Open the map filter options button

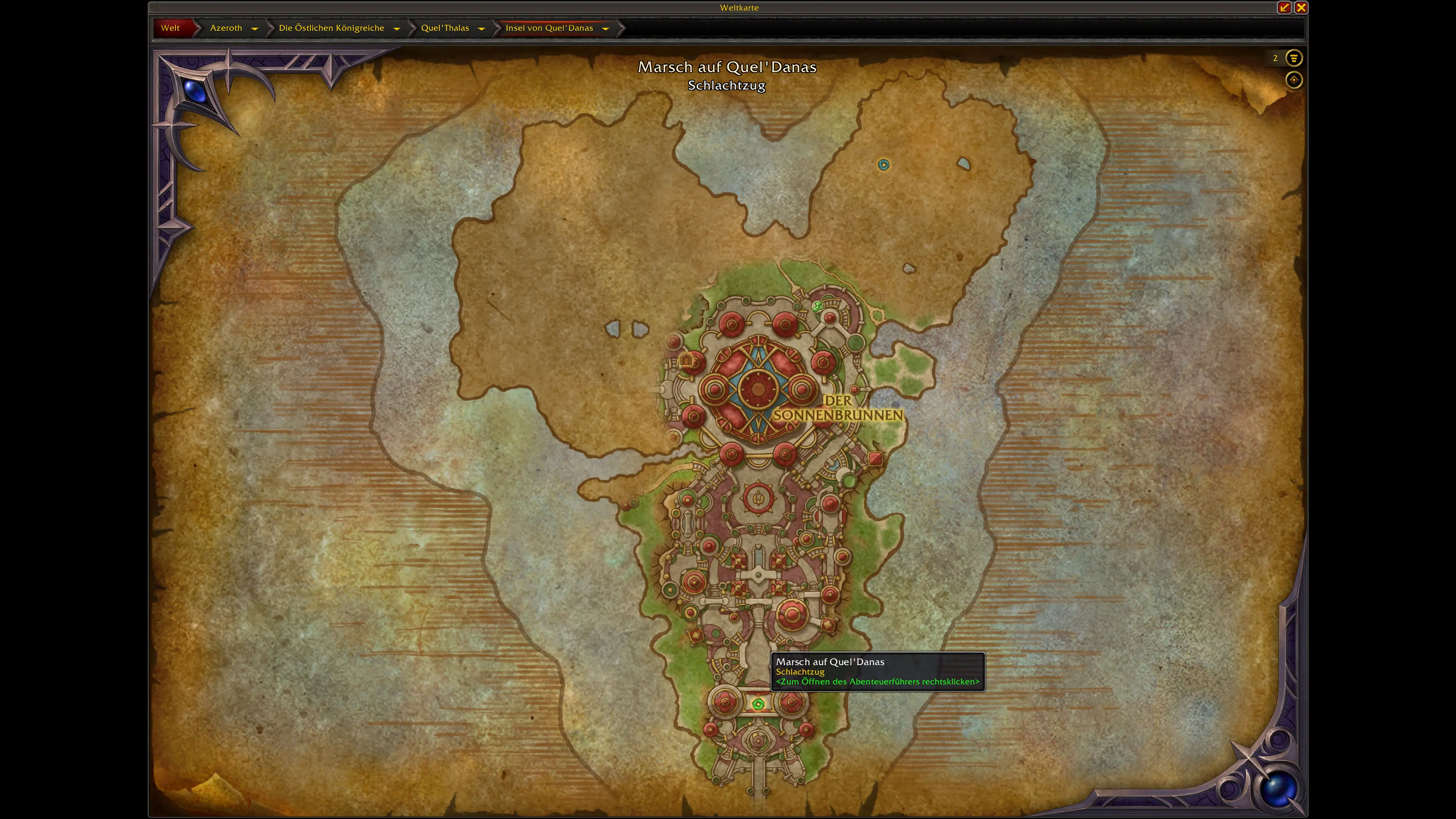tap(1293, 58)
